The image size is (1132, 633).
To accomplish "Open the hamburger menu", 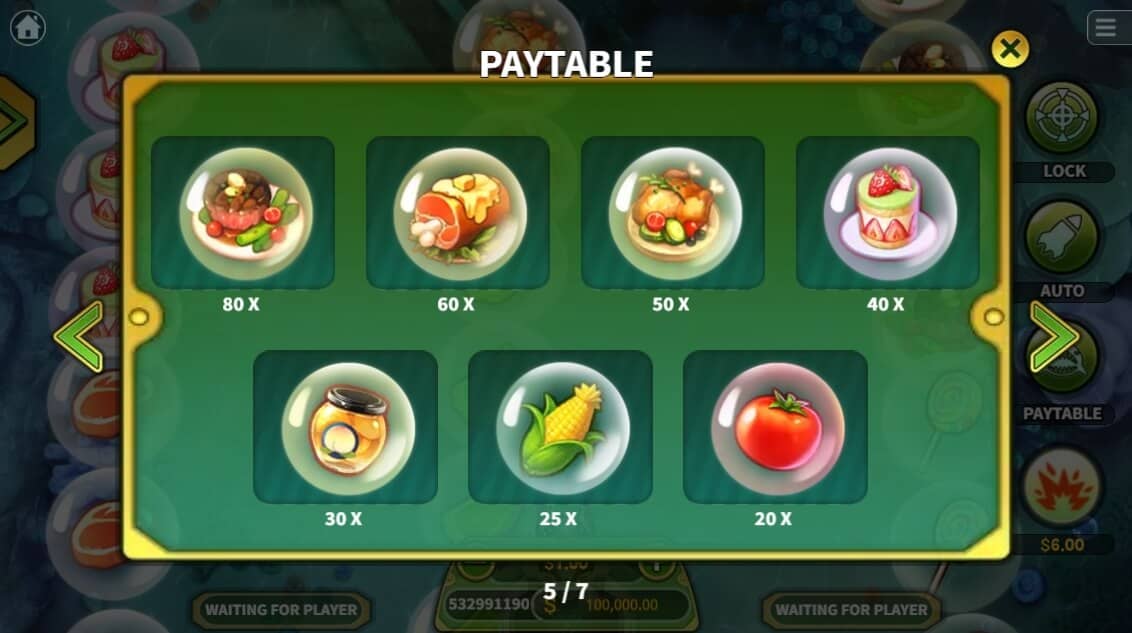I will pyautogui.click(x=1105, y=28).
